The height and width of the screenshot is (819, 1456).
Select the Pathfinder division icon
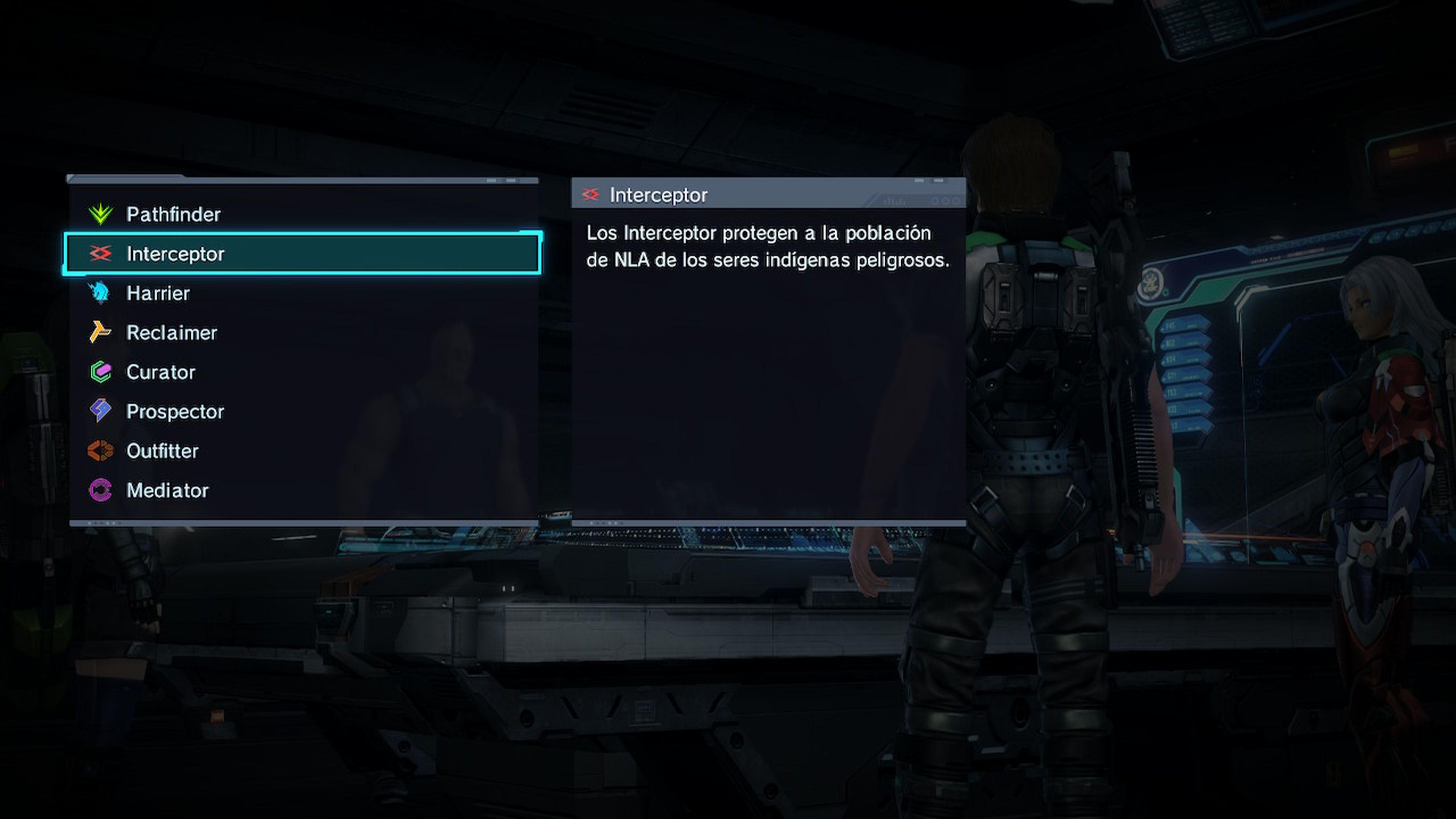(100, 215)
